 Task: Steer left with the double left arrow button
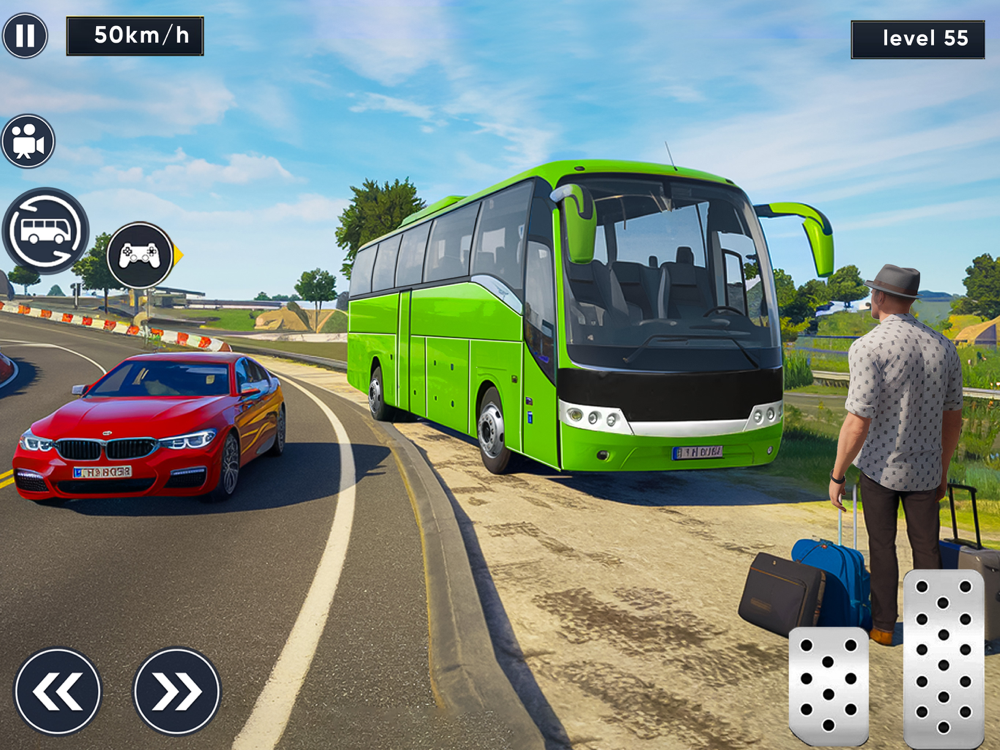click(x=58, y=691)
